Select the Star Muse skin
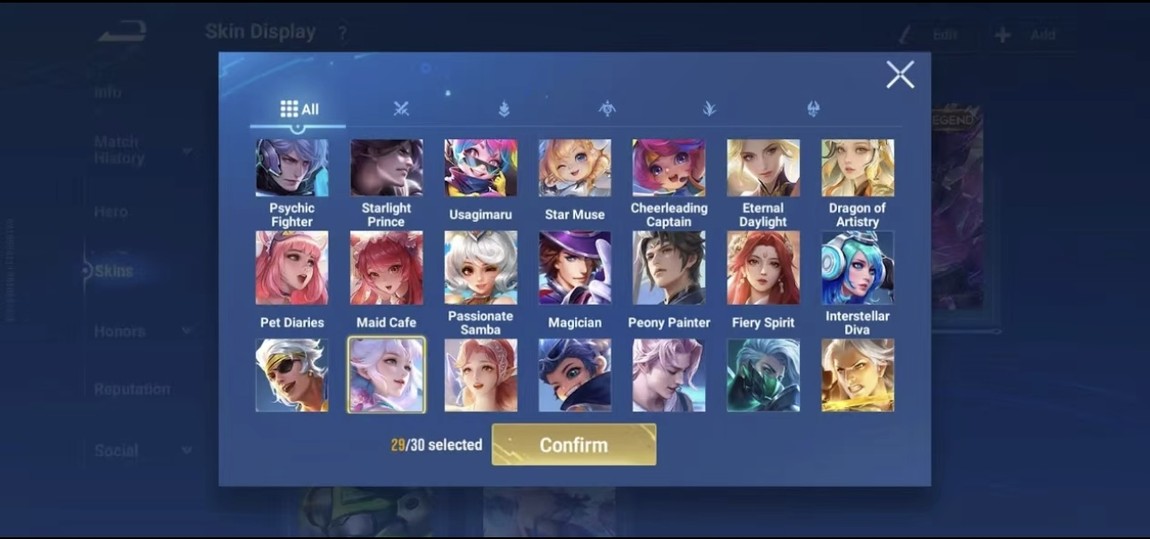The width and height of the screenshot is (1150, 539). tap(575, 168)
